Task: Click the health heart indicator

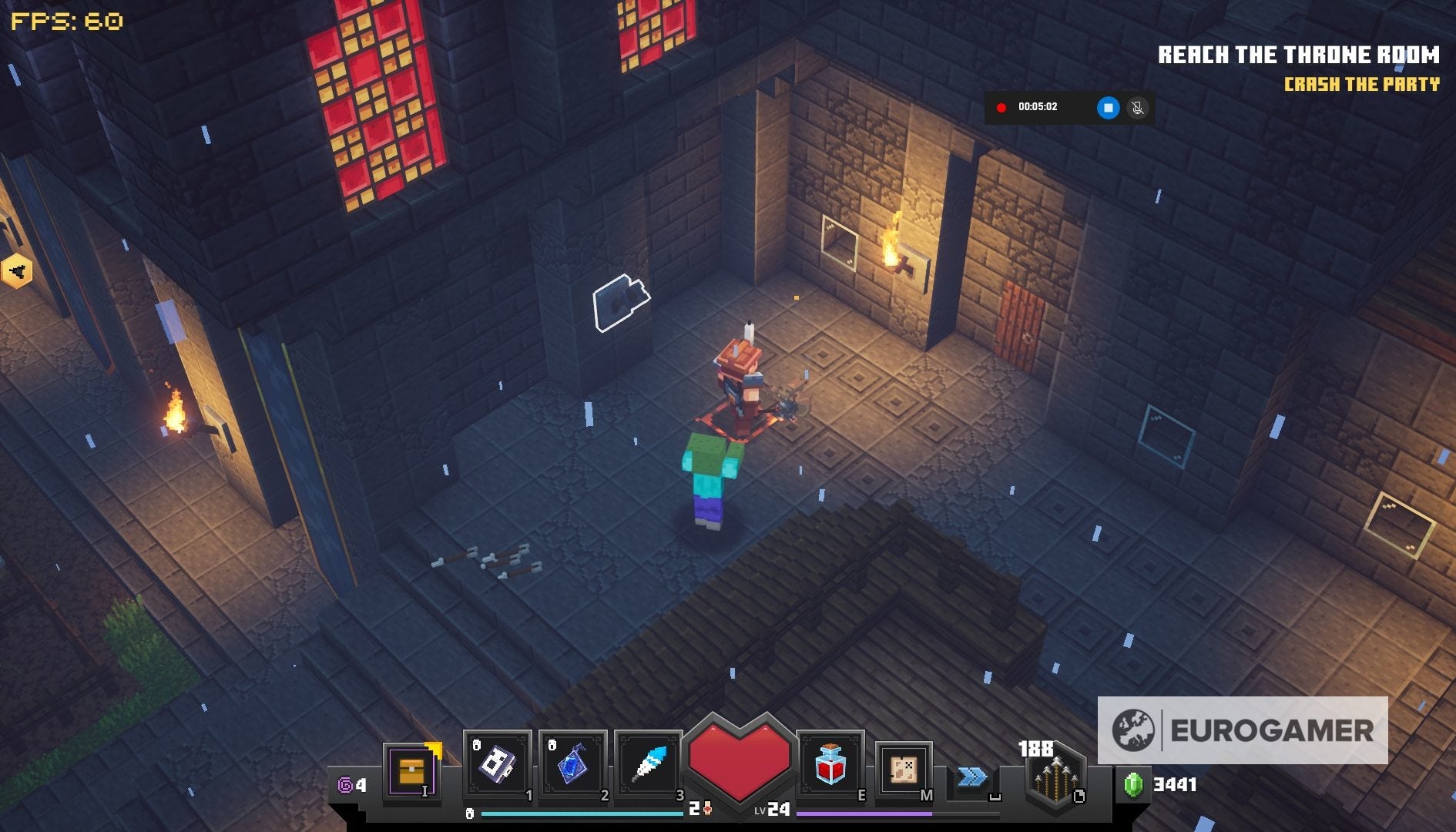Action: click(740, 759)
